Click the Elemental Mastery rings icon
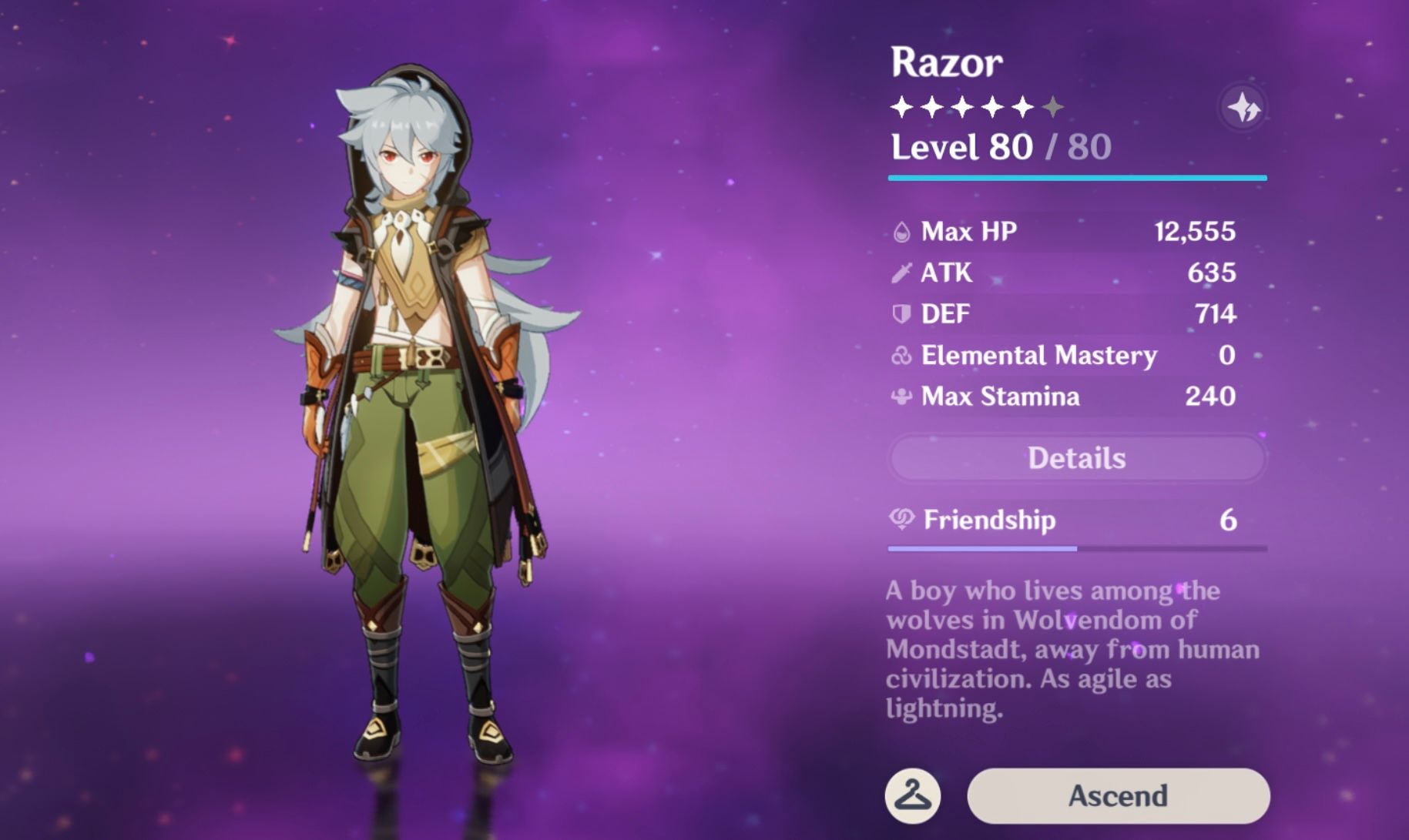 901,355
